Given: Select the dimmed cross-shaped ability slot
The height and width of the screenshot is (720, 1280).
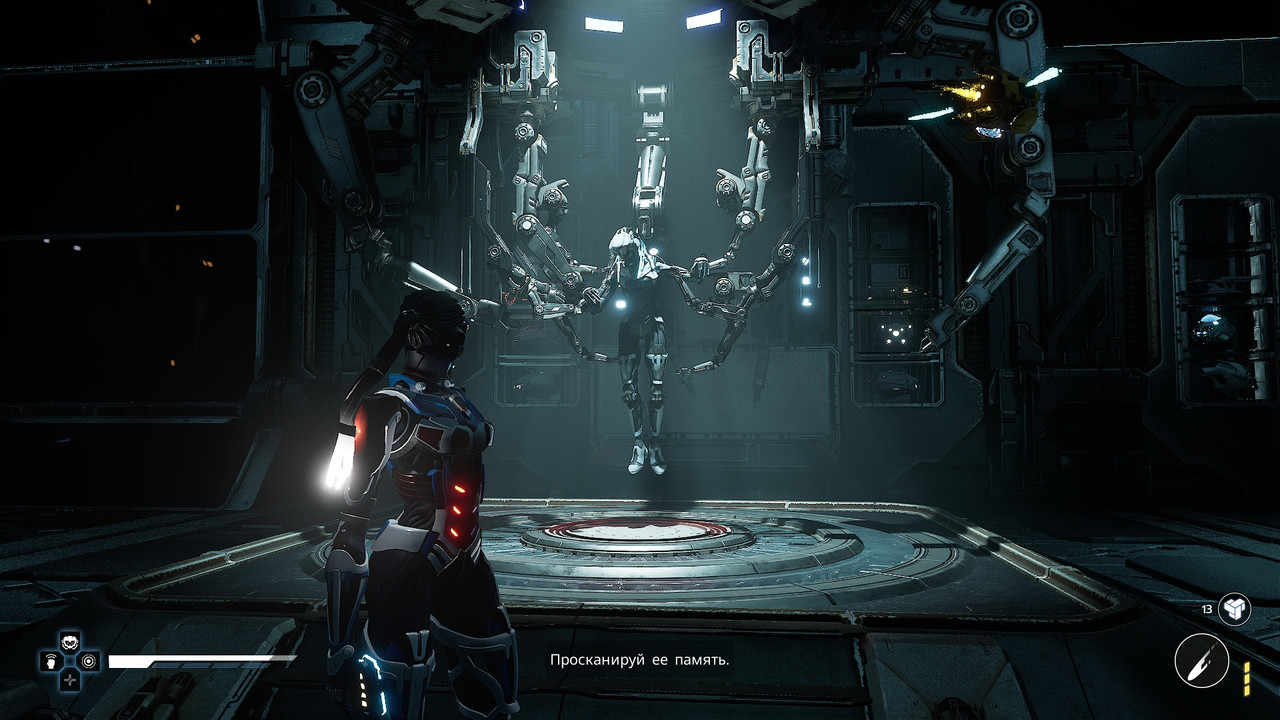Looking at the screenshot, I should coord(69,680).
